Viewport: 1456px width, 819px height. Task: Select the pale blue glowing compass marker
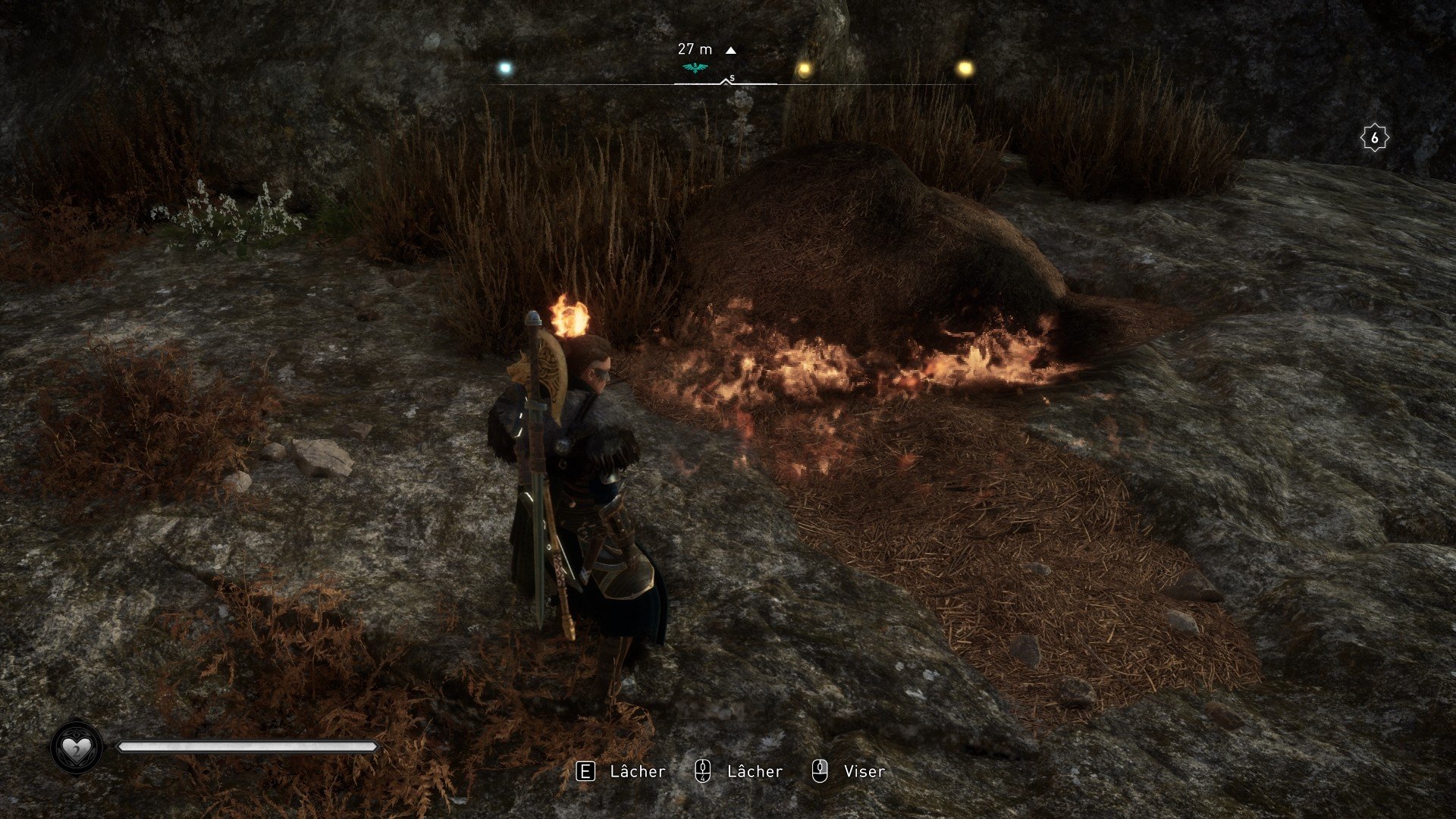coord(505,69)
